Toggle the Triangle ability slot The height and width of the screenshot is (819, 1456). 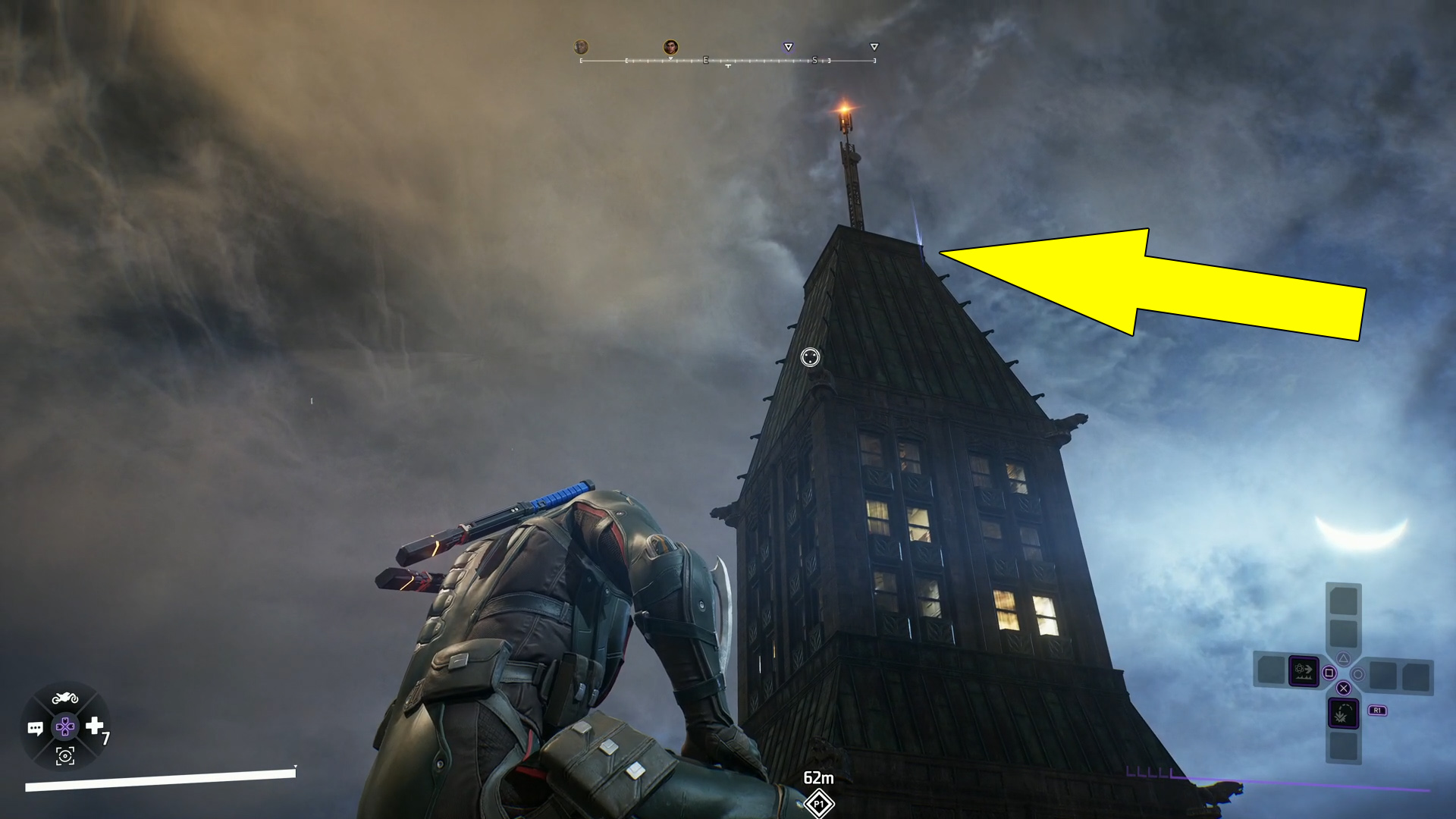1344,658
